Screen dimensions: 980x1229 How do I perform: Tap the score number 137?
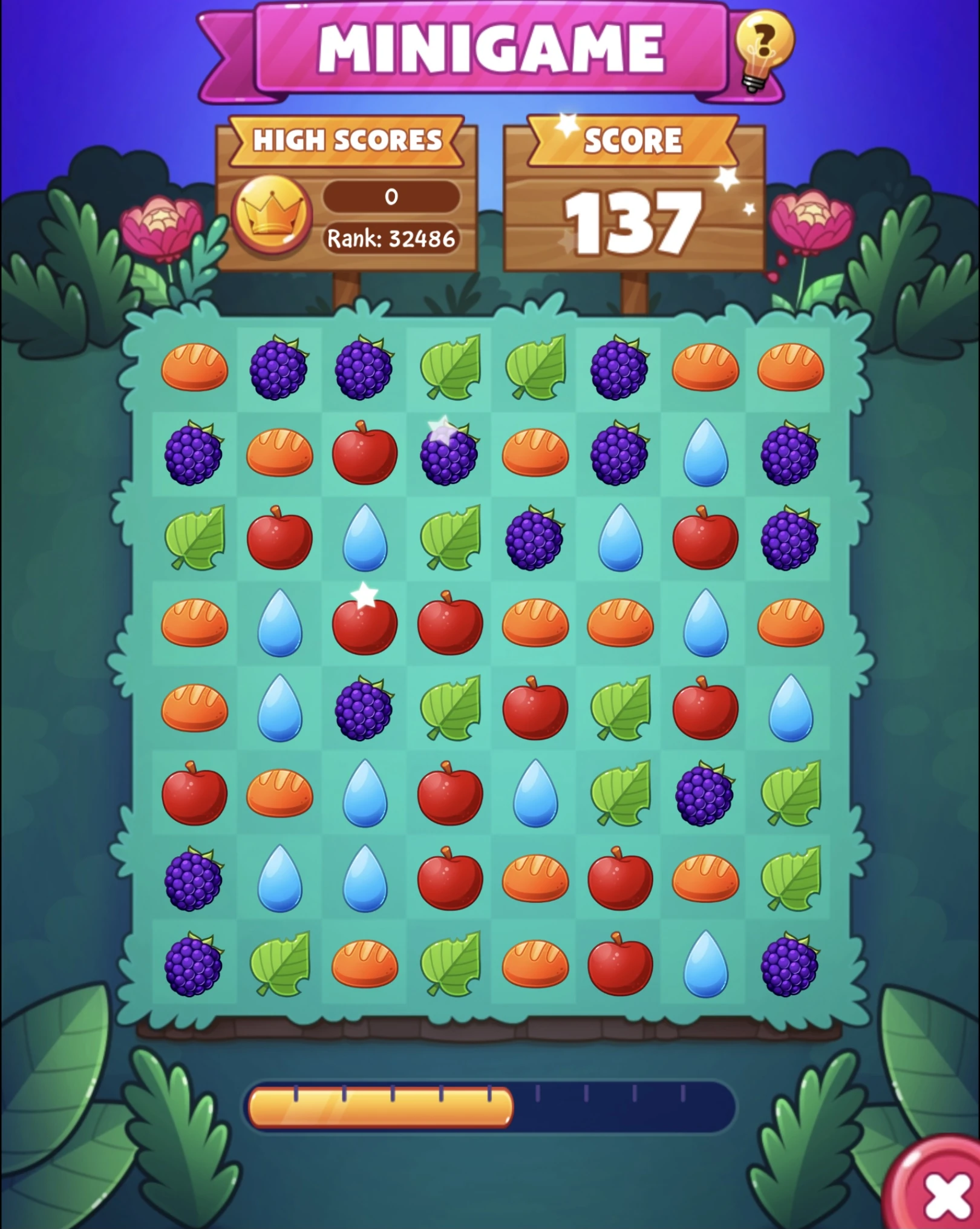(x=632, y=221)
